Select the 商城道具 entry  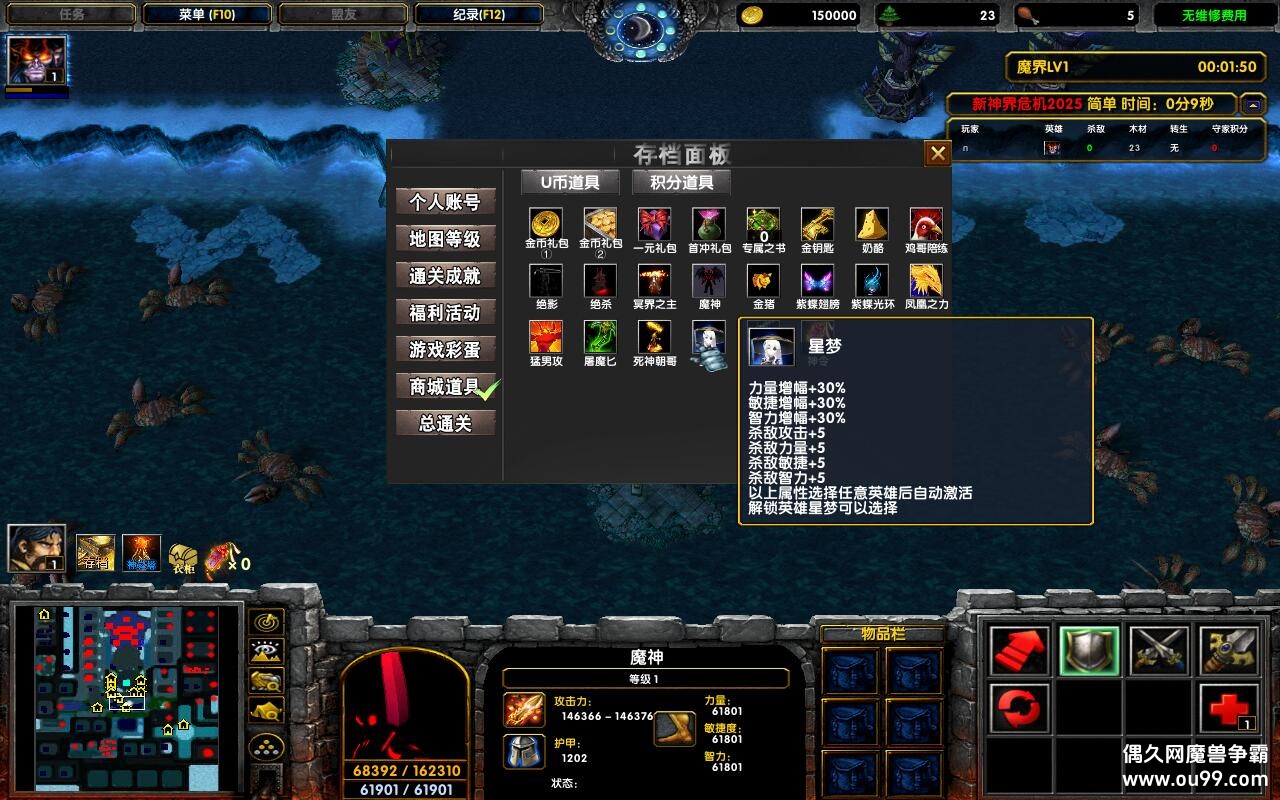(x=445, y=387)
